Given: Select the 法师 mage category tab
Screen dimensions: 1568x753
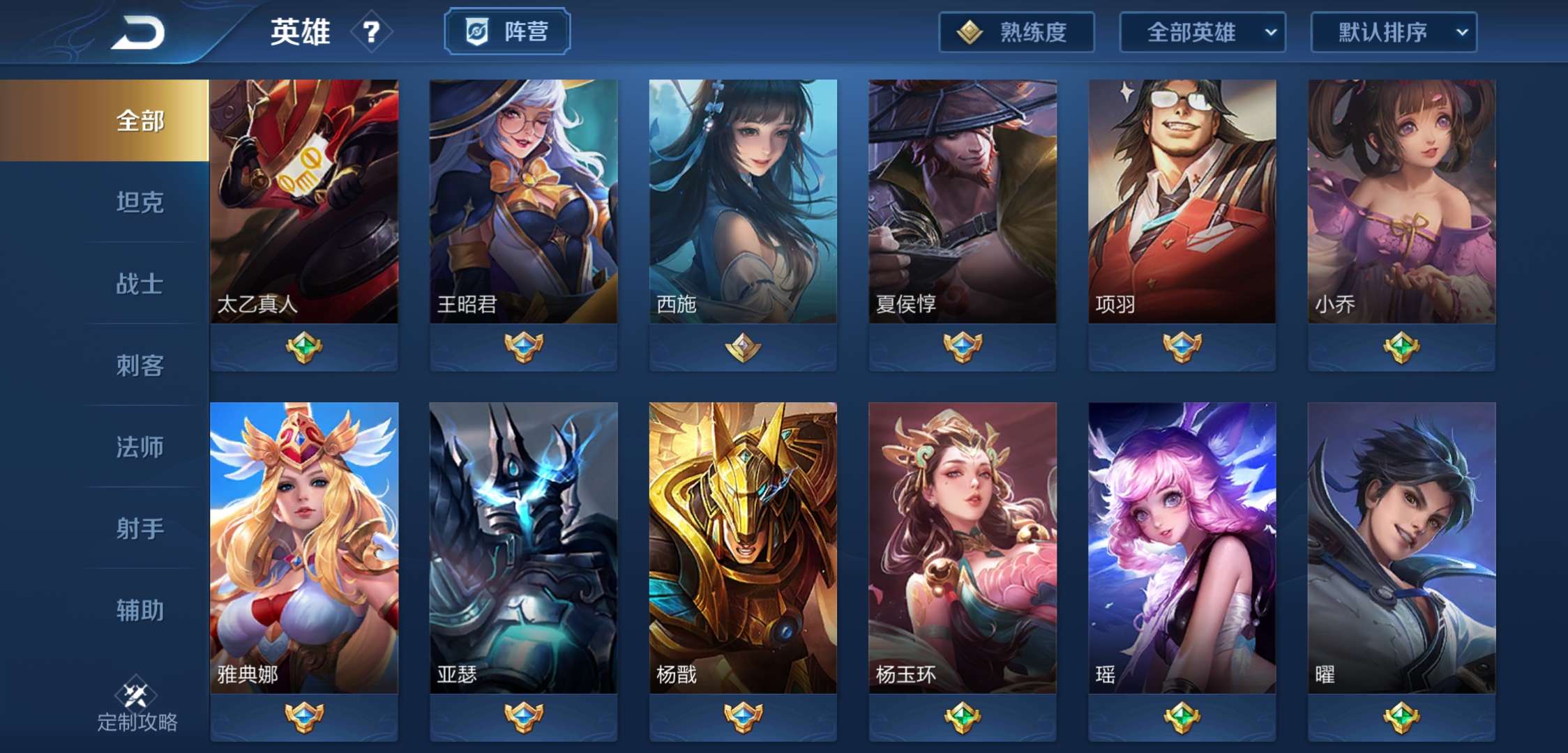Looking at the screenshot, I should tap(139, 448).
